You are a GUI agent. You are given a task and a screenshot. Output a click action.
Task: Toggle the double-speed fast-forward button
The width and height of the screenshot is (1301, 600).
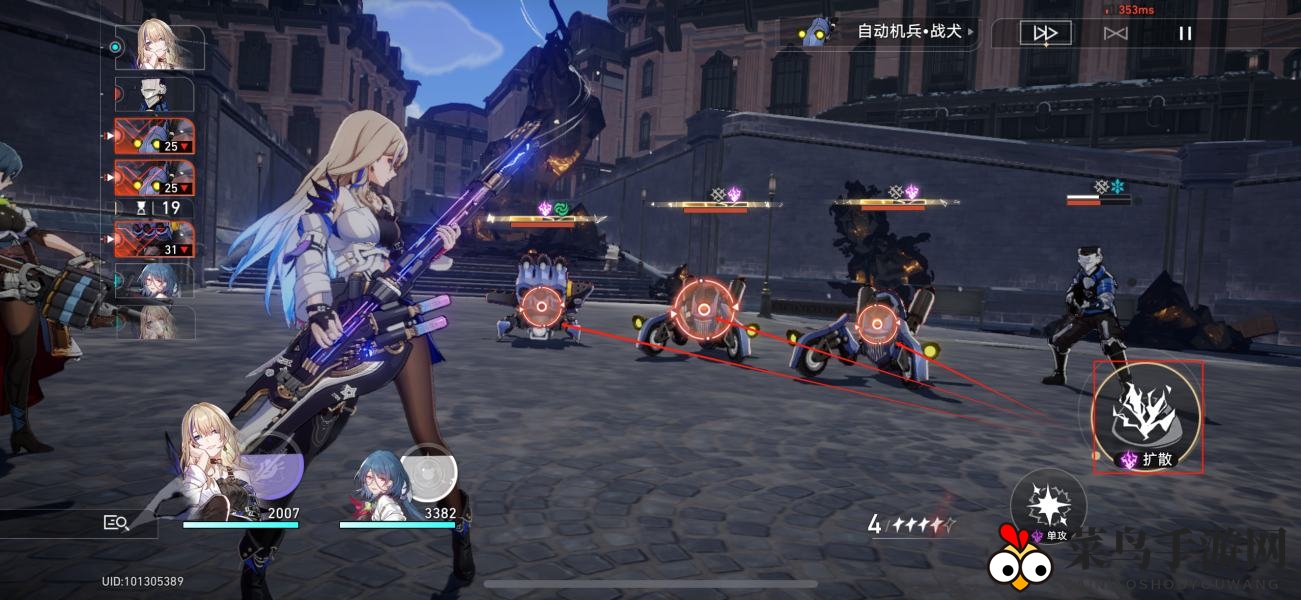[1045, 33]
